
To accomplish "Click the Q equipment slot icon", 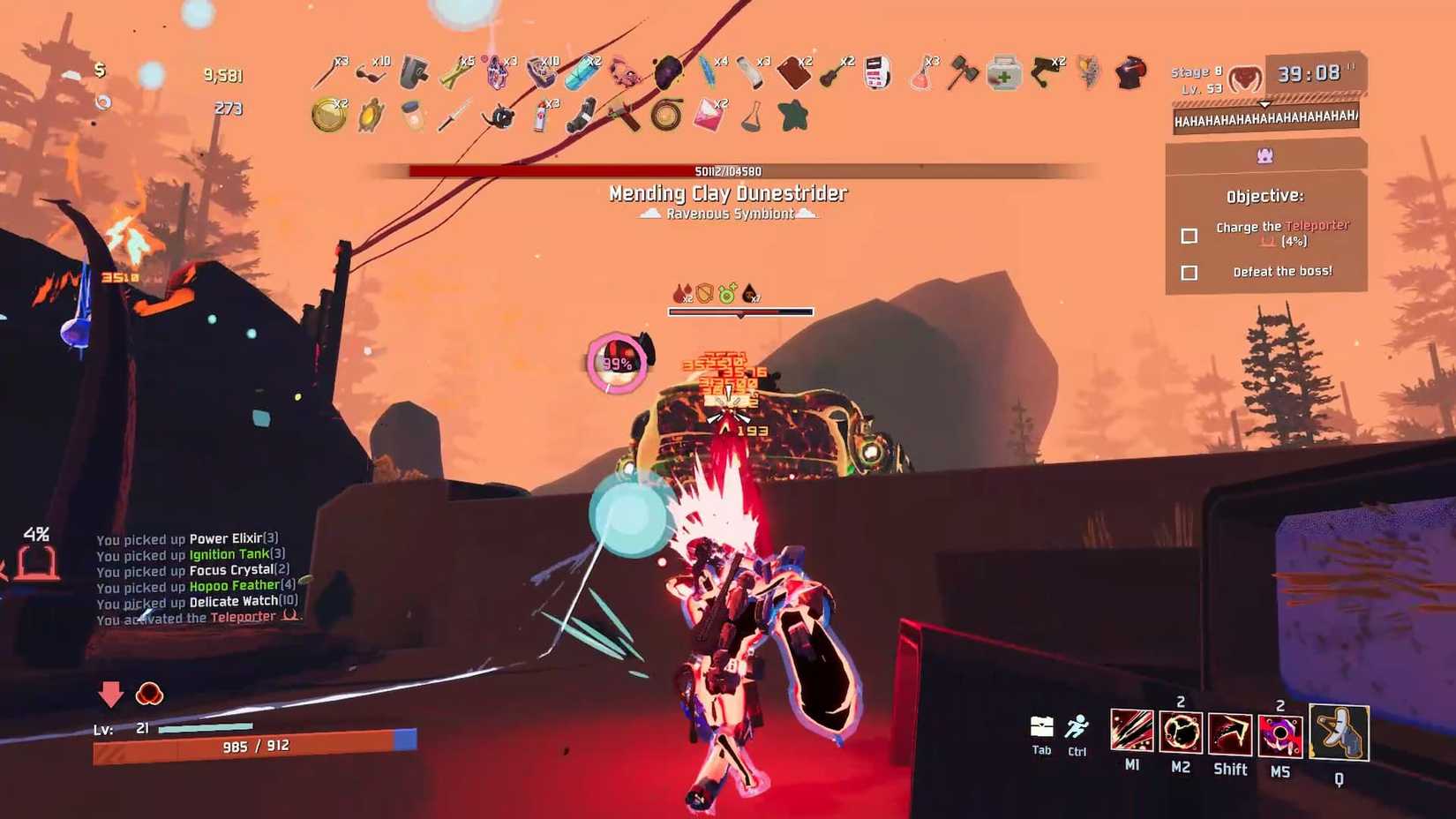I will 1339,733.
